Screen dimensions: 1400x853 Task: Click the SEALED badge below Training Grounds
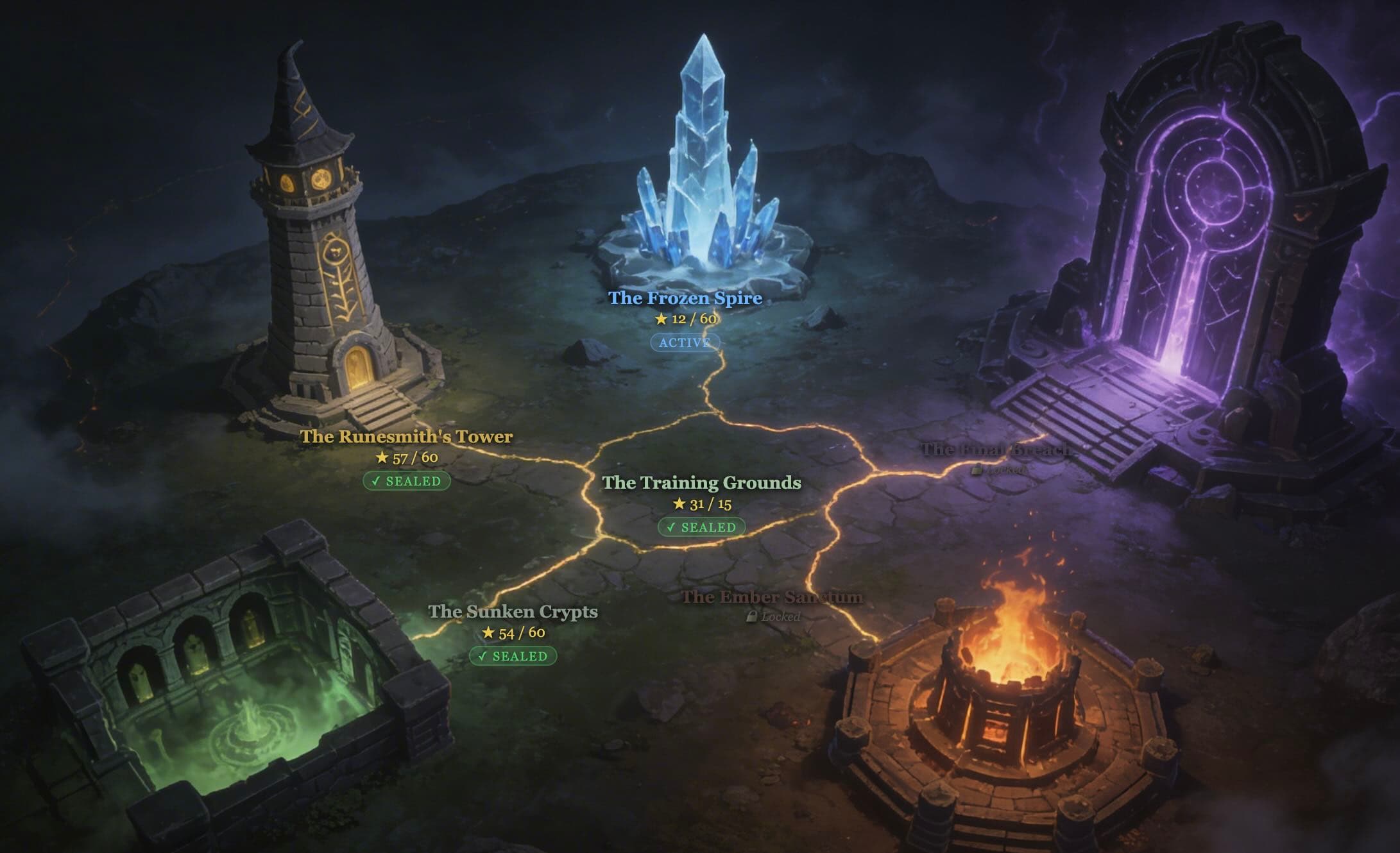coord(702,528)
